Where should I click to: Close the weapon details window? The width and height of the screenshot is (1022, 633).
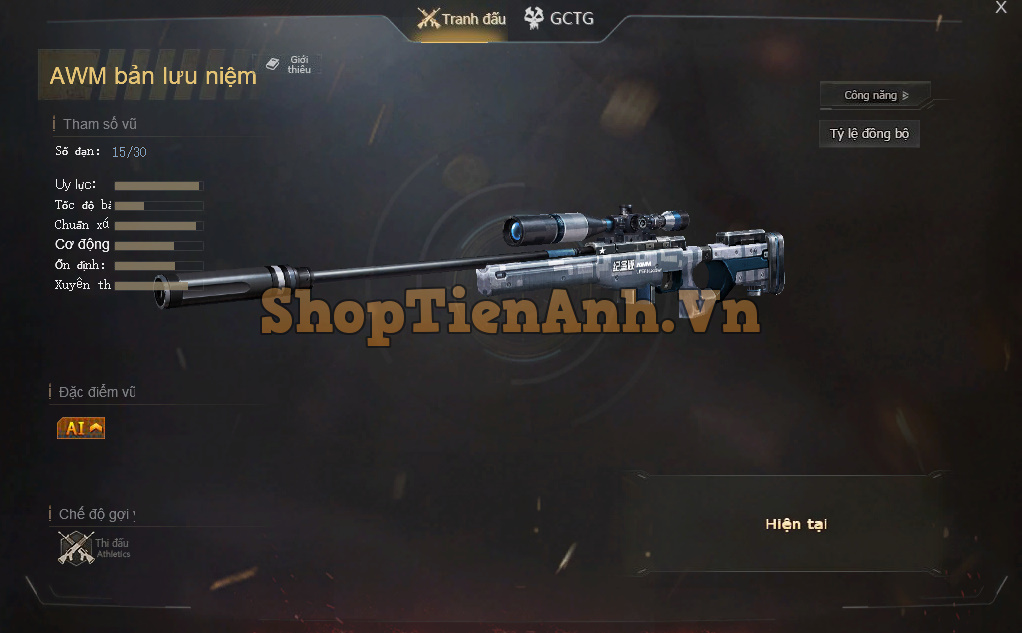[x=1001, y=8]
